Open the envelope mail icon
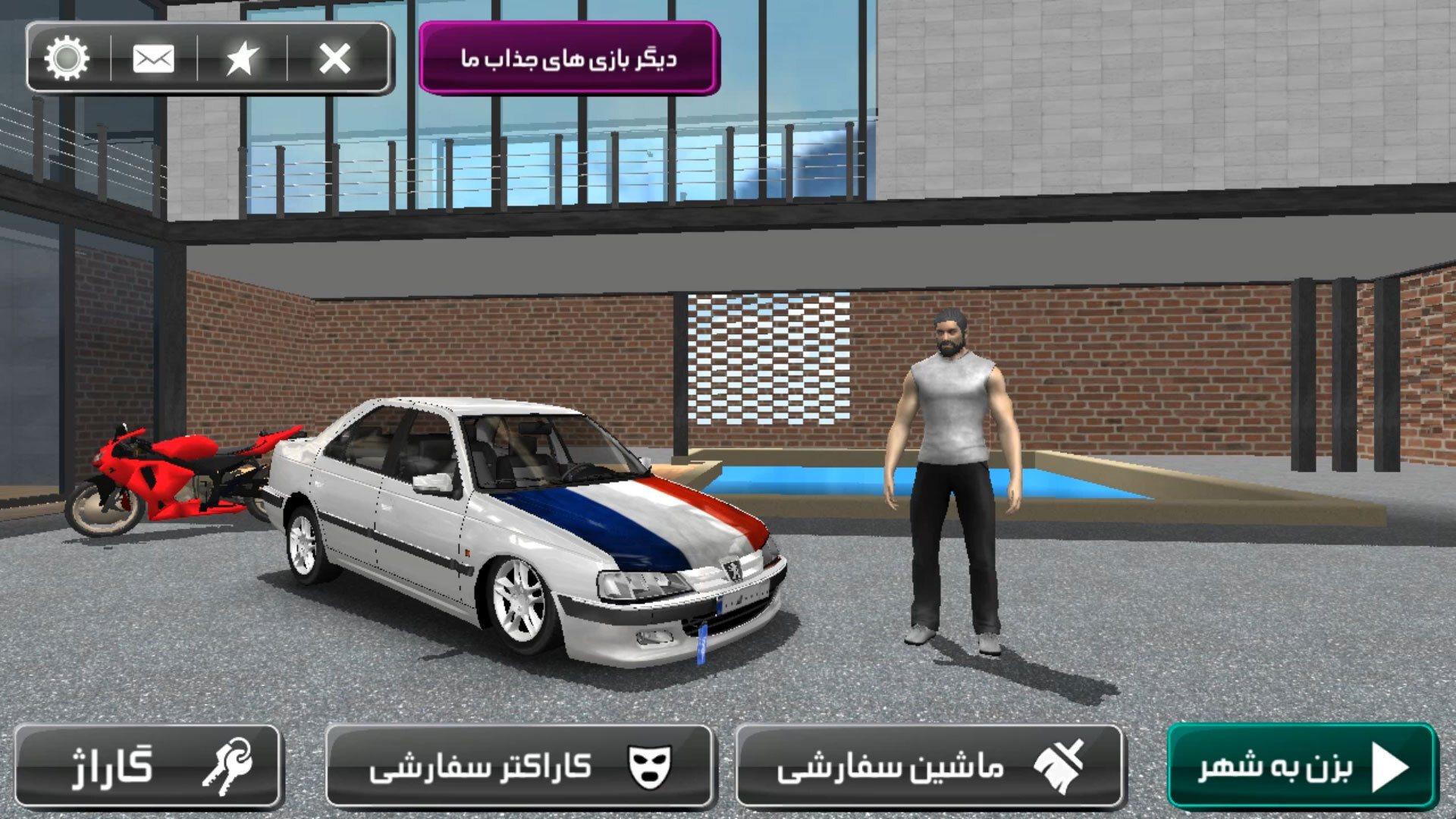Screen dimensions: 1456x819 tap(153, 58)
